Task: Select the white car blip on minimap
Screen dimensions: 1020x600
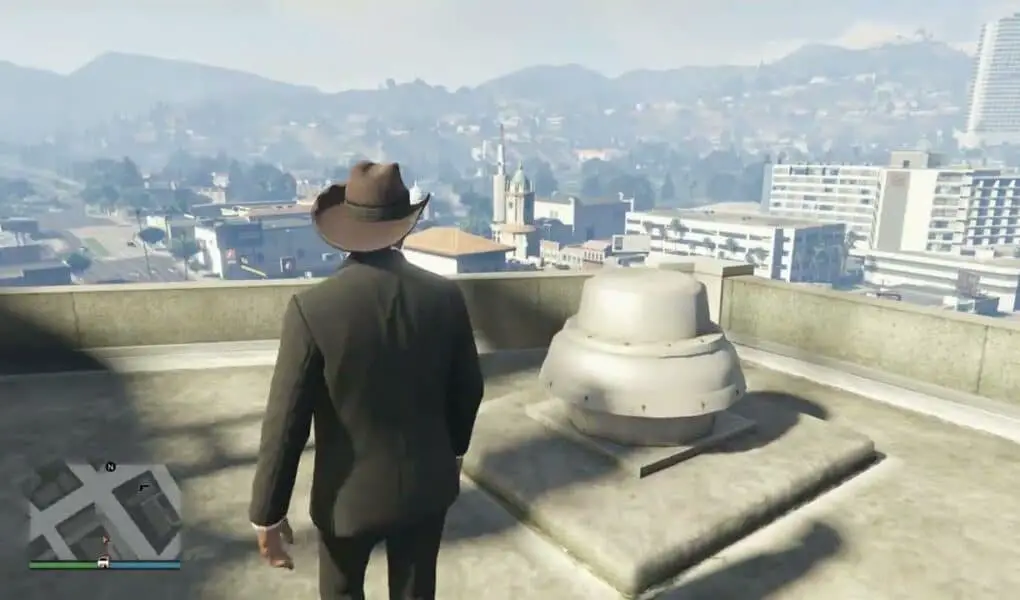Action: pyautogui.click(x=103, y=563)
